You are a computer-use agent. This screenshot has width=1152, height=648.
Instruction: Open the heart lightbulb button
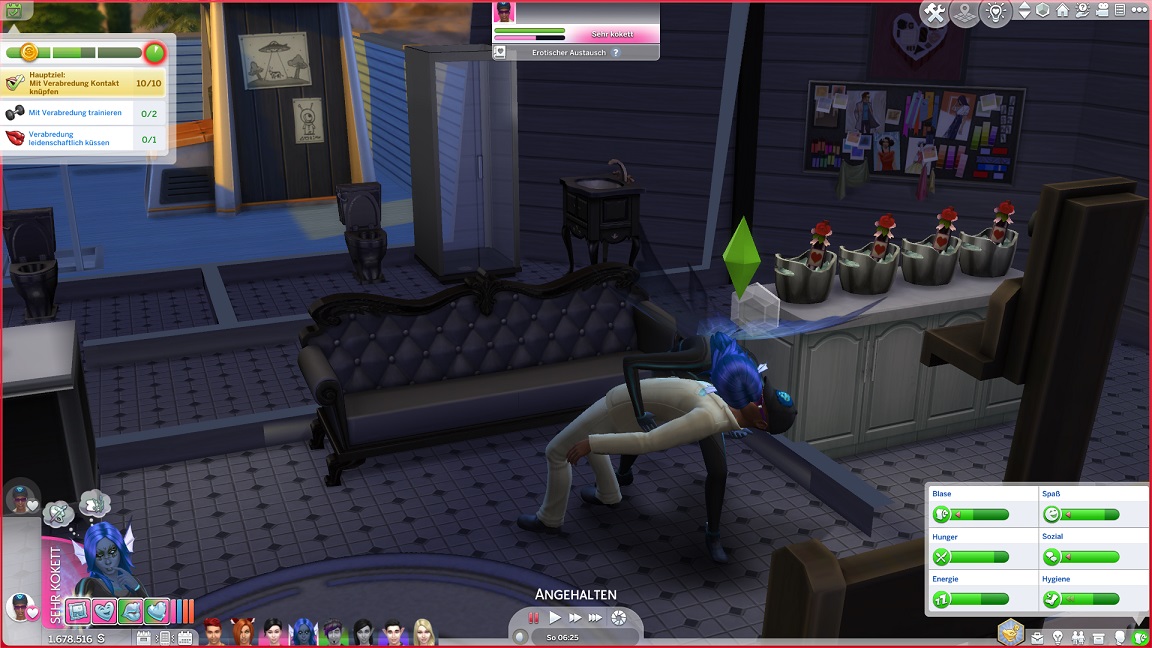tap(996, 13)
